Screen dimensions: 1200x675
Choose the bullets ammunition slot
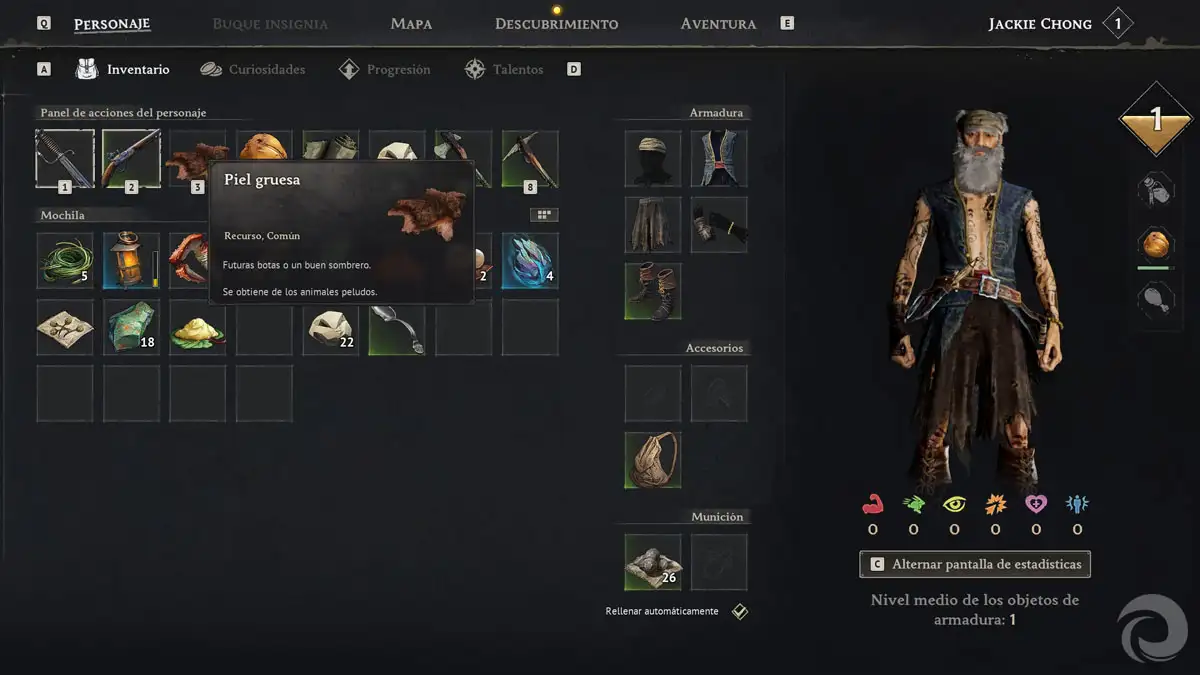click(x=653, y=562)
